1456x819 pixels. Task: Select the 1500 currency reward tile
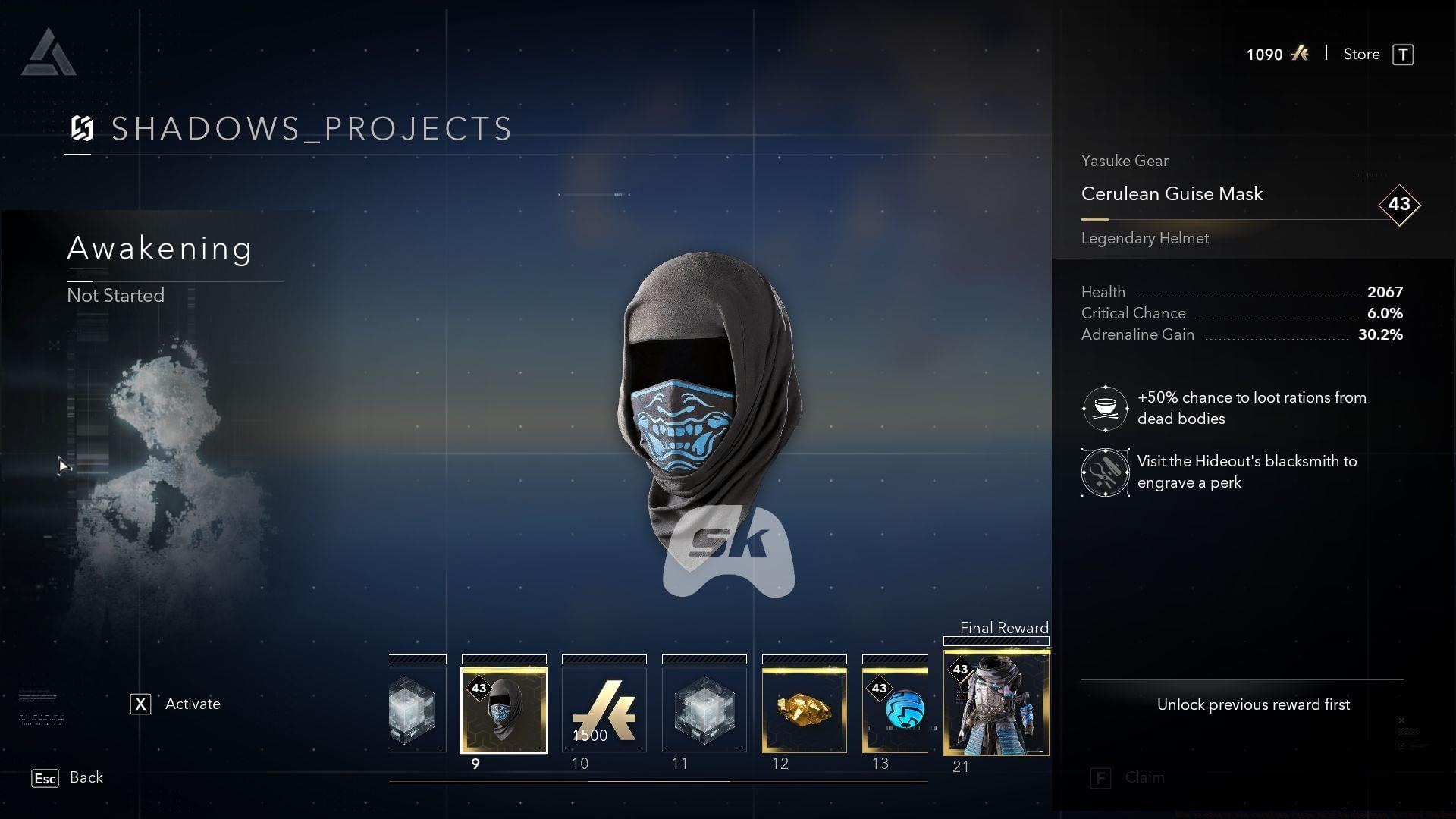pyautogui.click(x=604, y=710)
